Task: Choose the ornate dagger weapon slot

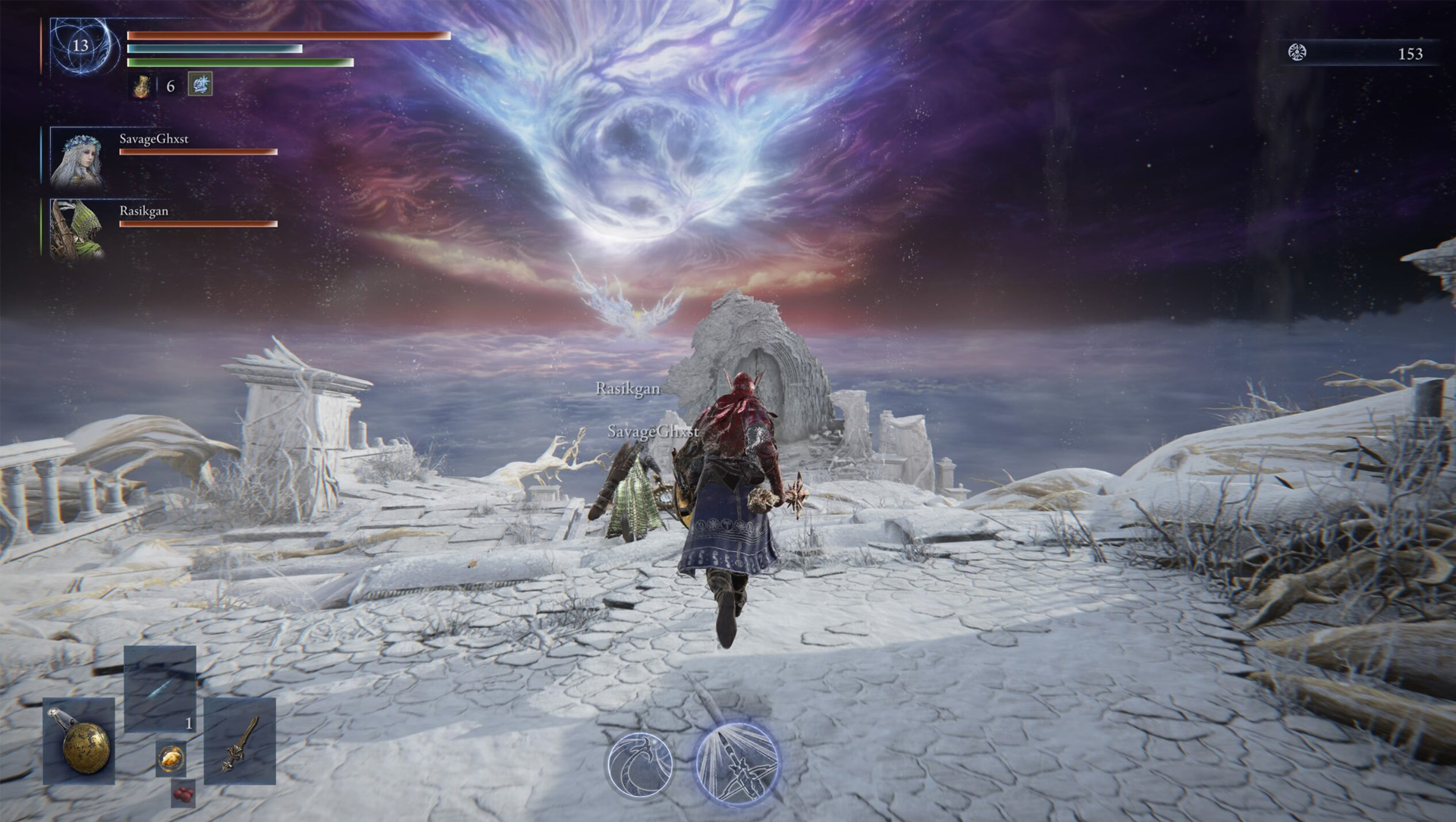Action: point(239,741)
